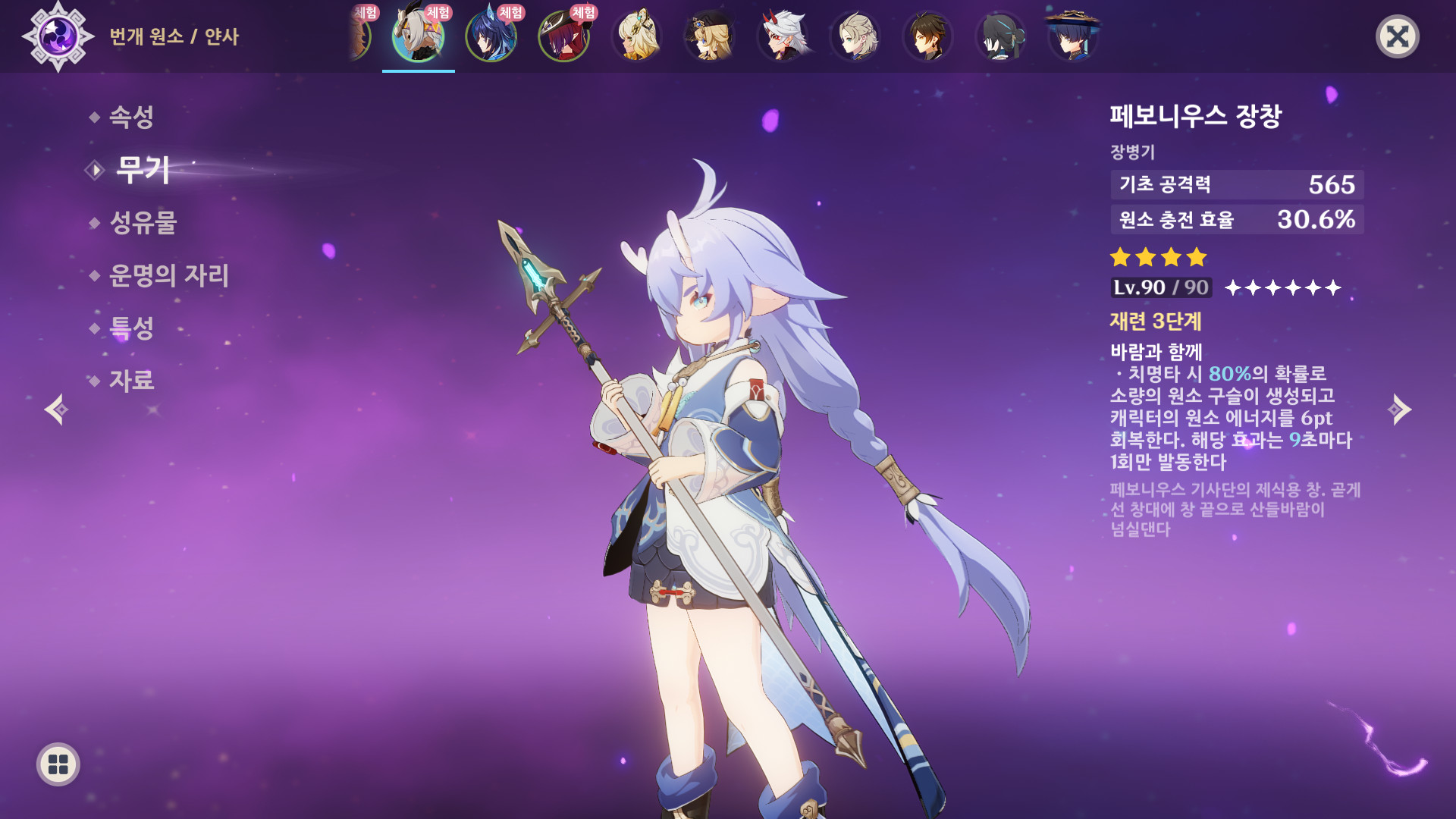Select Arataki Itto's character portrait

[783, 36]
